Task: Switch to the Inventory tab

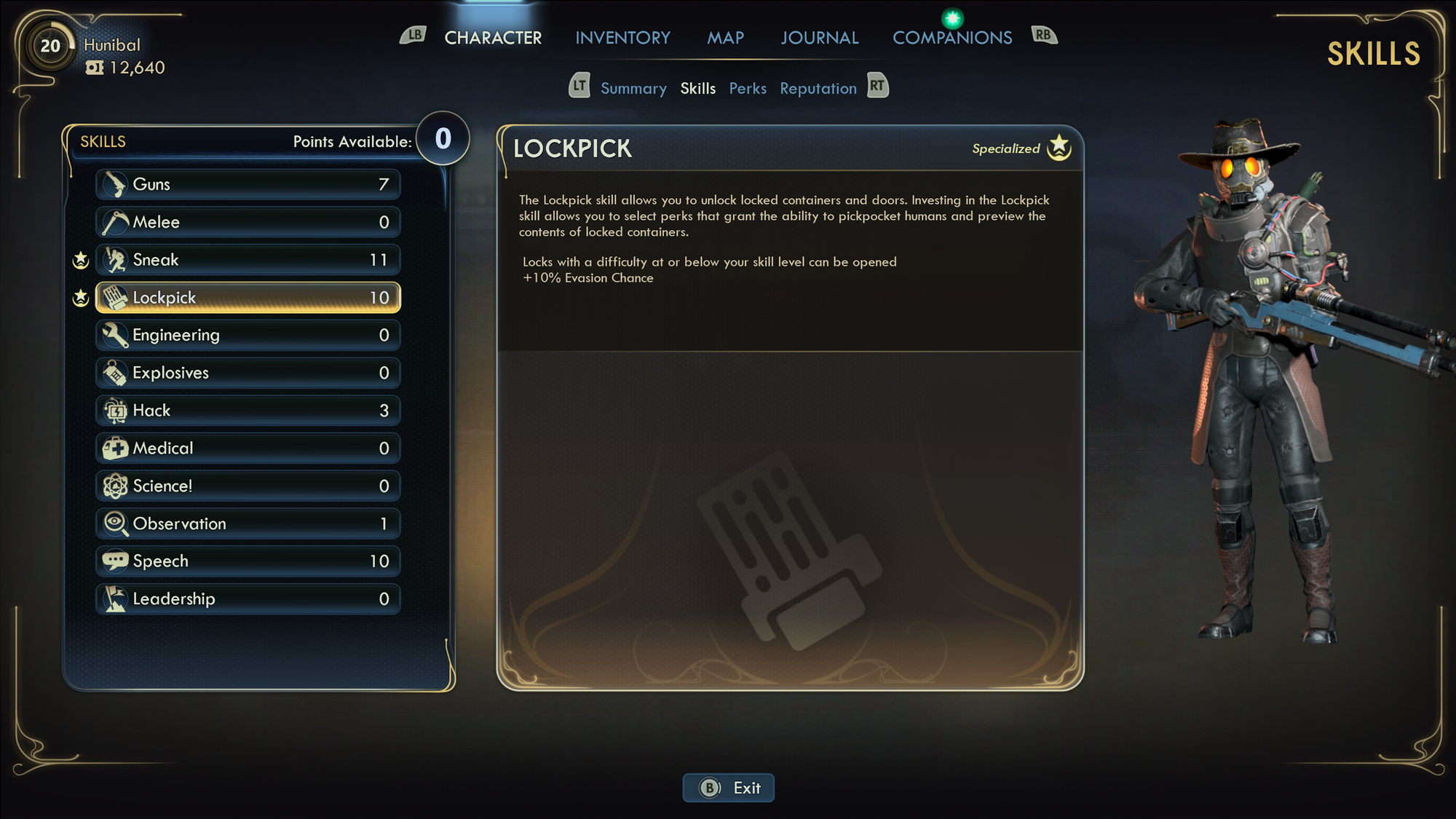Action: 622,37
